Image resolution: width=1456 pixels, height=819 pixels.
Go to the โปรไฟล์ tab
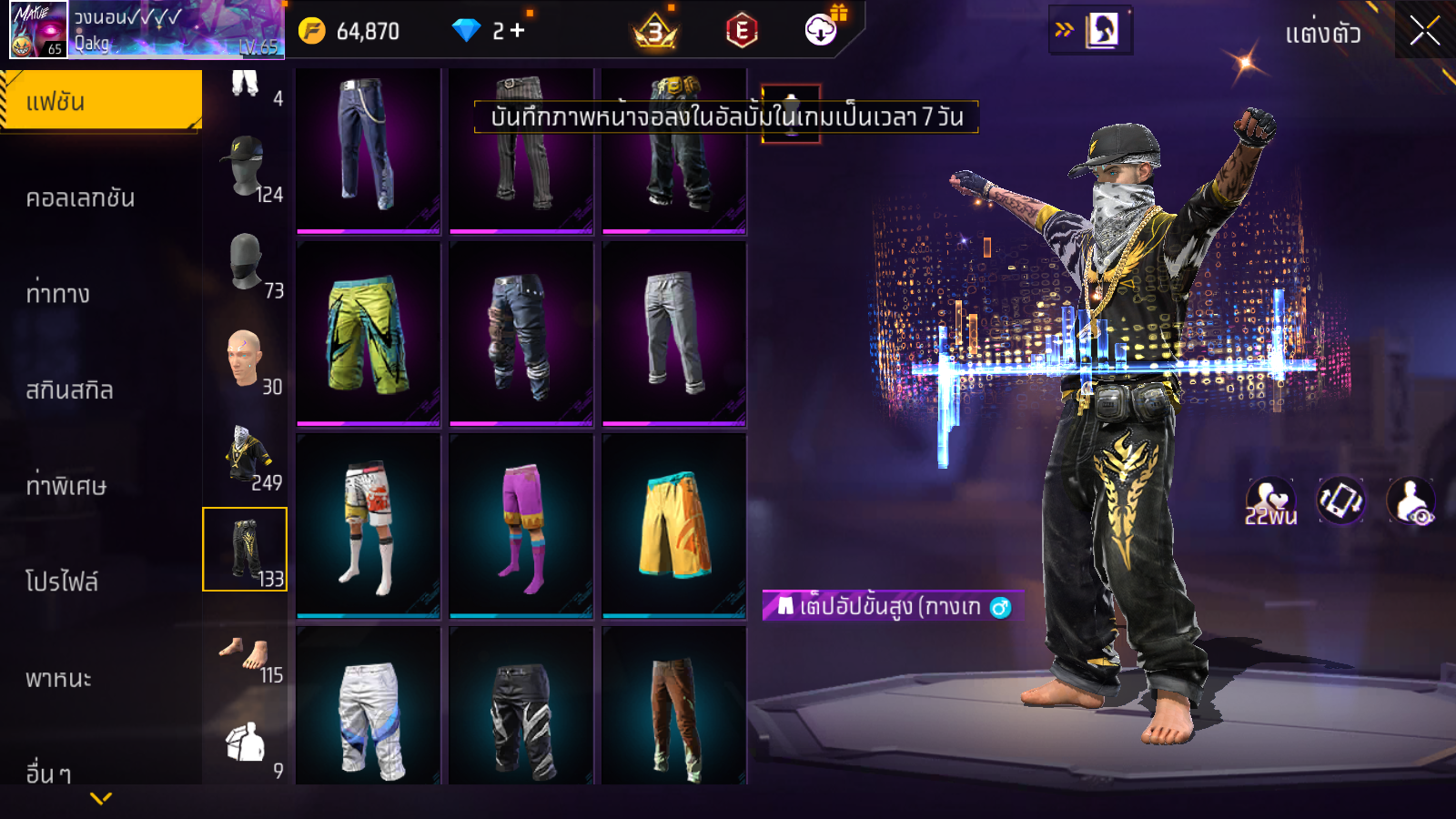[x=62, y=581]
